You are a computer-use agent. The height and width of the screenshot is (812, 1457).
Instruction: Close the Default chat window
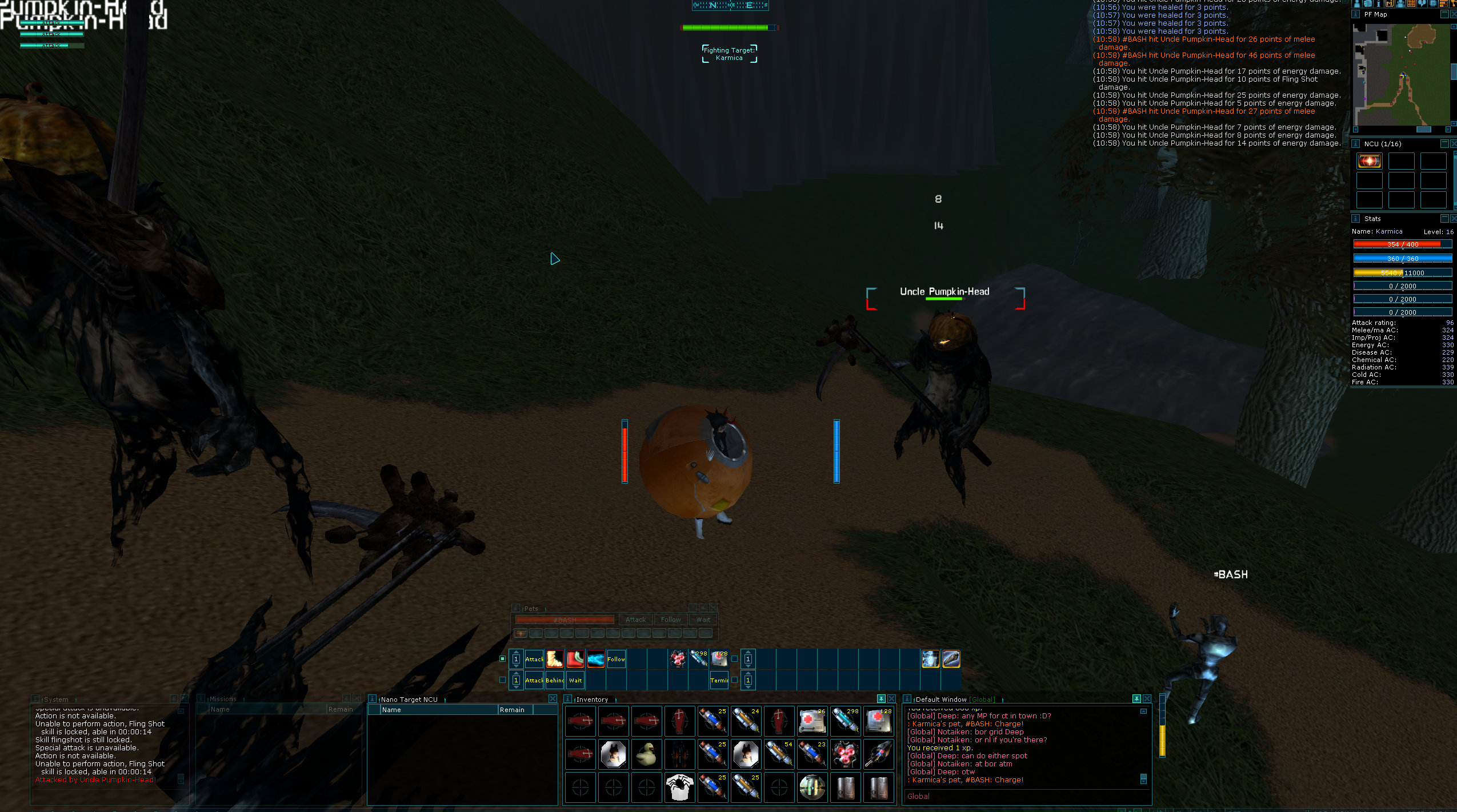pyautogui.click(x=1147, y=699)
